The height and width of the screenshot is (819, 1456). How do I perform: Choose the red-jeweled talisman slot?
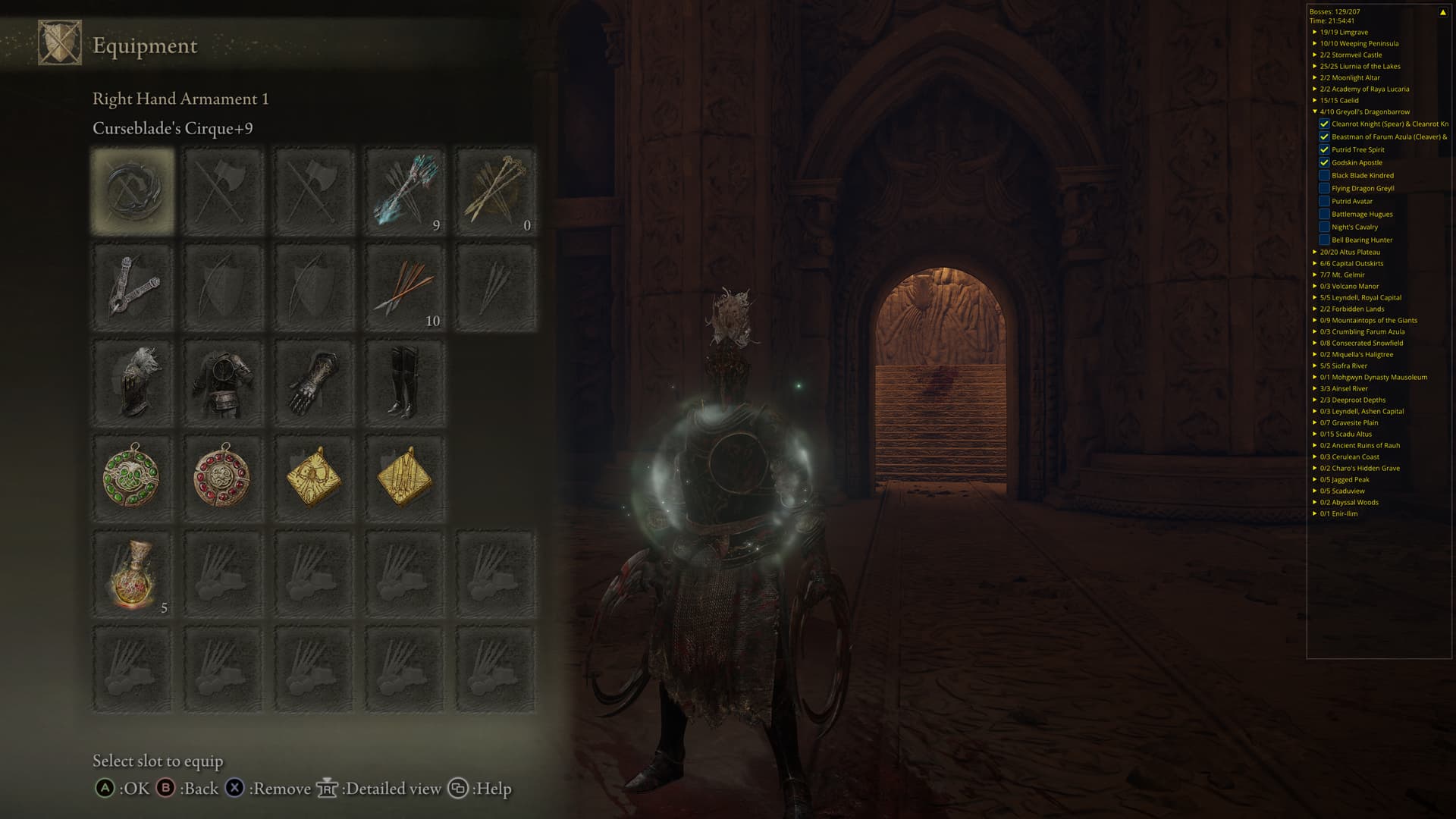coord(223,479)
